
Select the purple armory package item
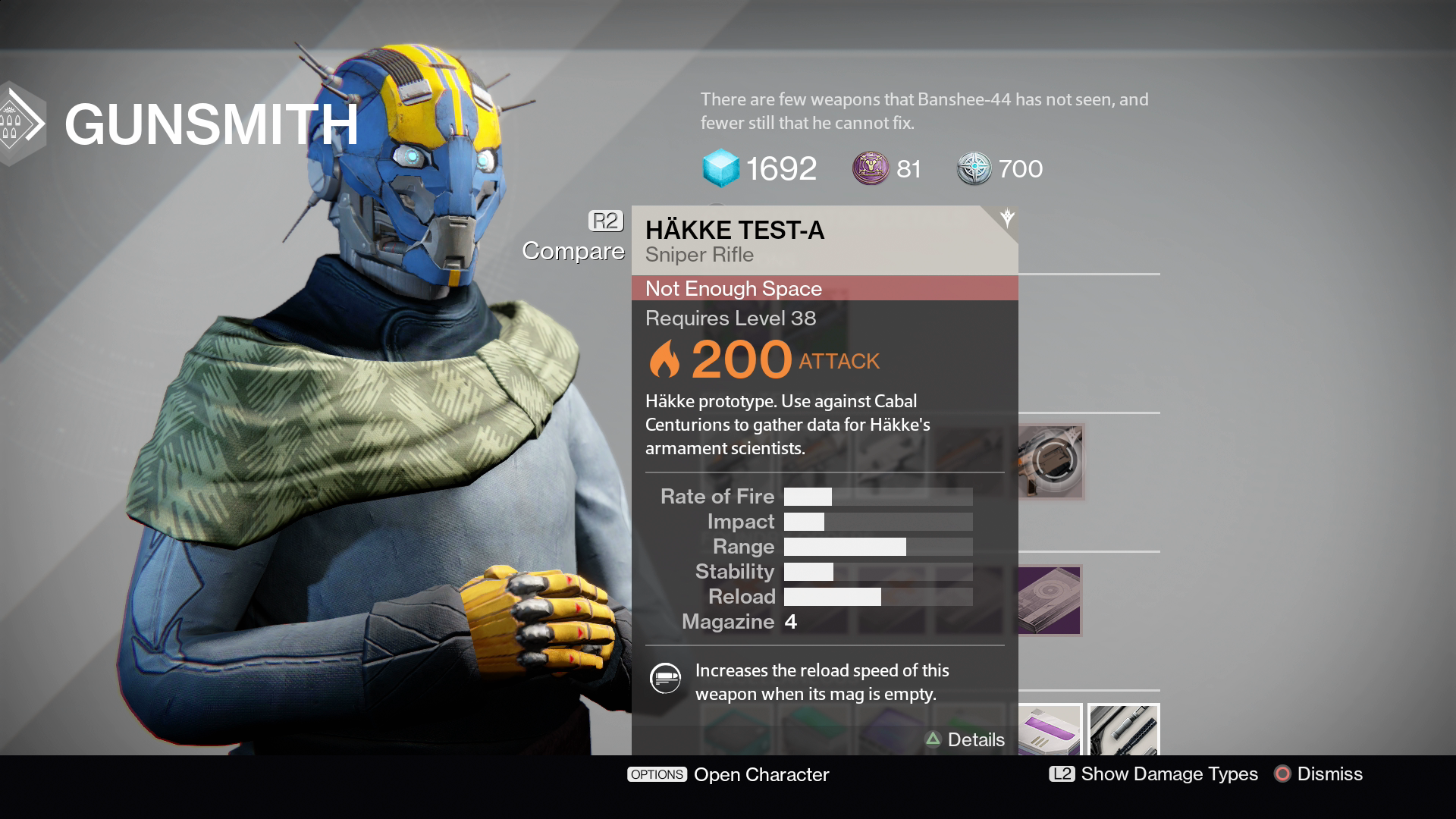[x=1050, y=601]
